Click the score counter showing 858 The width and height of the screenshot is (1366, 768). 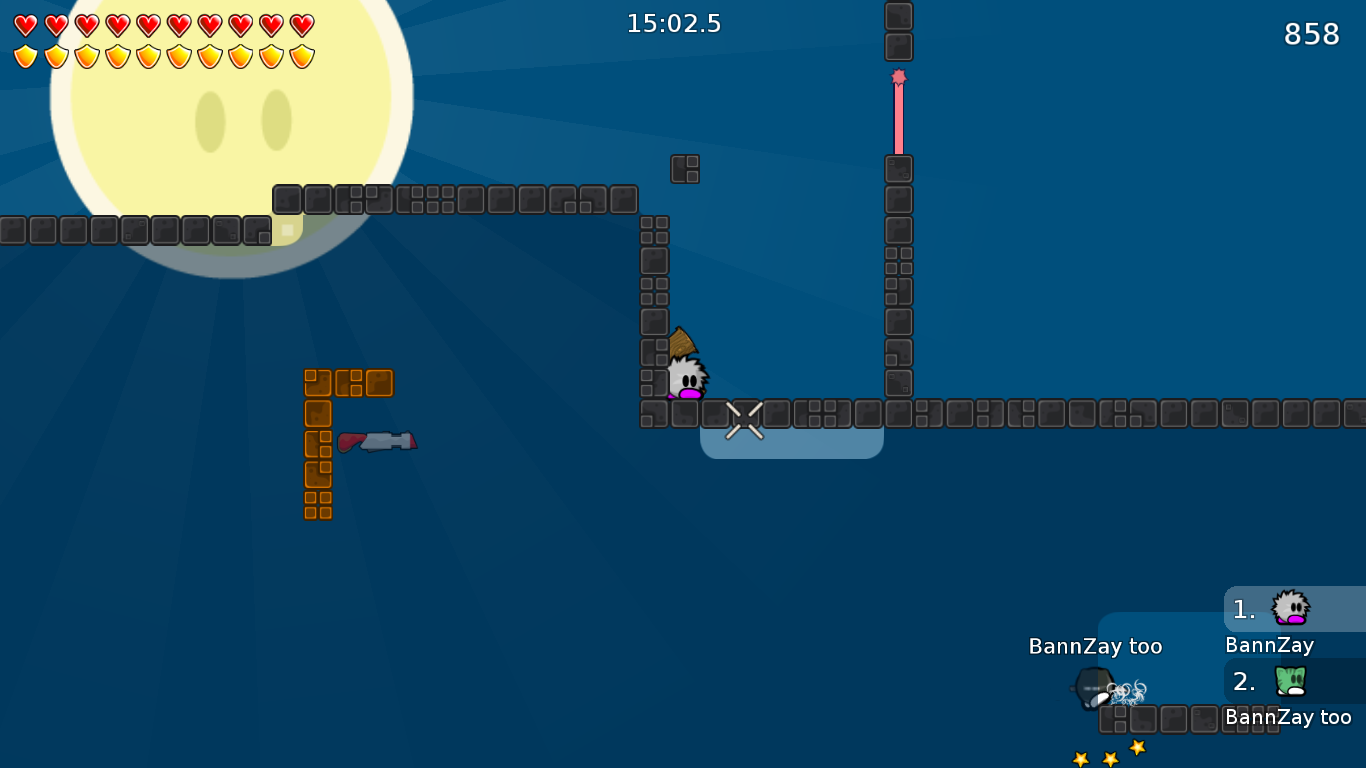click(x=1310, y=33)
